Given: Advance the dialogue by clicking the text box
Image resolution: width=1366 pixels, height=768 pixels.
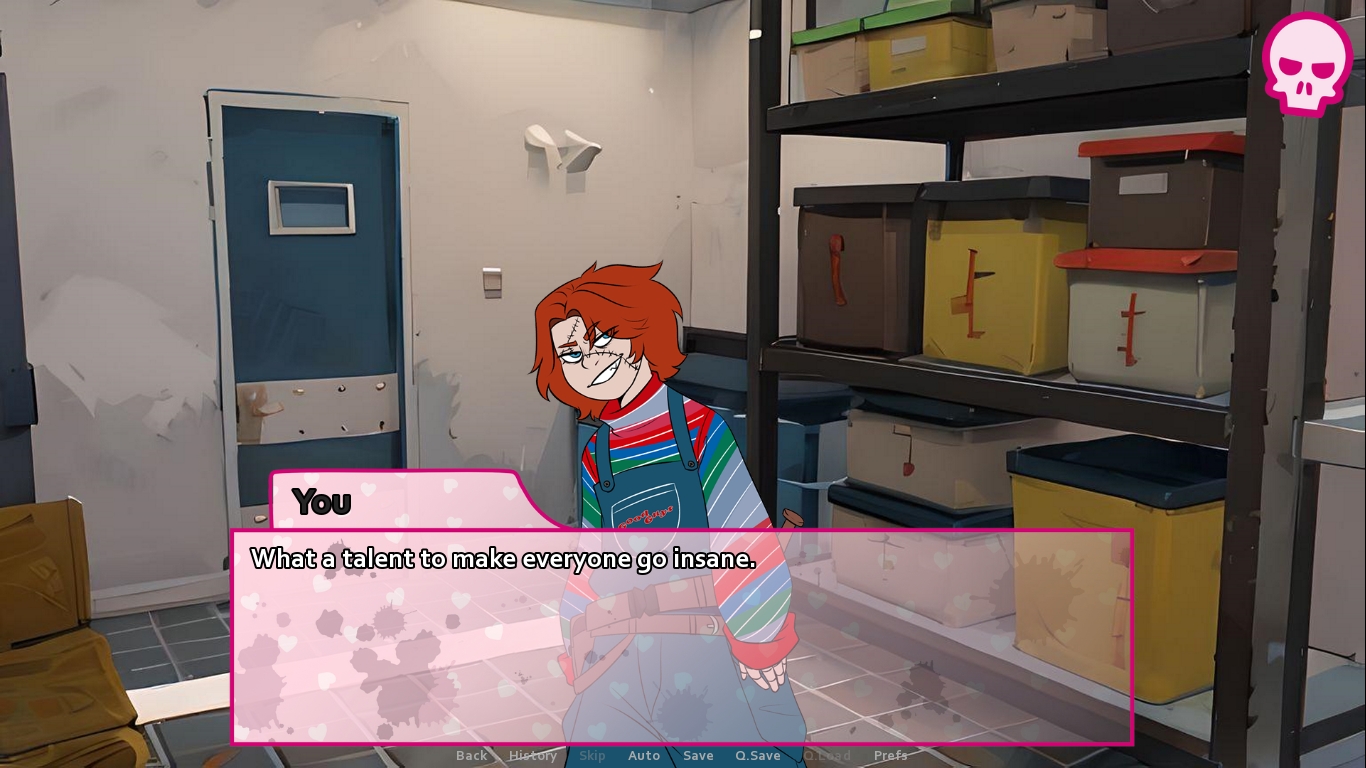Looking at the screenshot, I should (682, 640).
